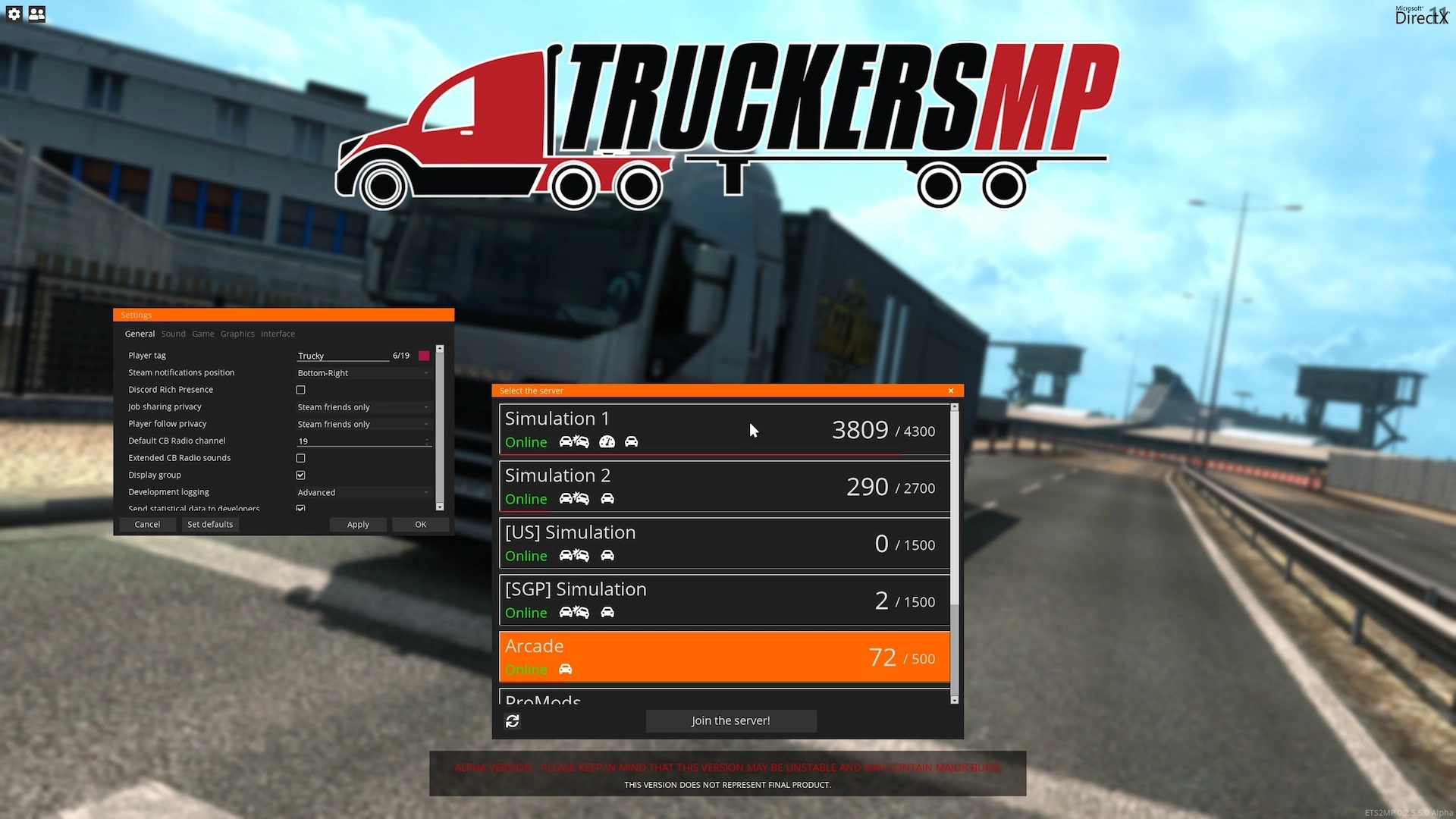Viewport: 1456px width, 819px height.
Task: Open the gear settings icon
Action: [14, 14]
